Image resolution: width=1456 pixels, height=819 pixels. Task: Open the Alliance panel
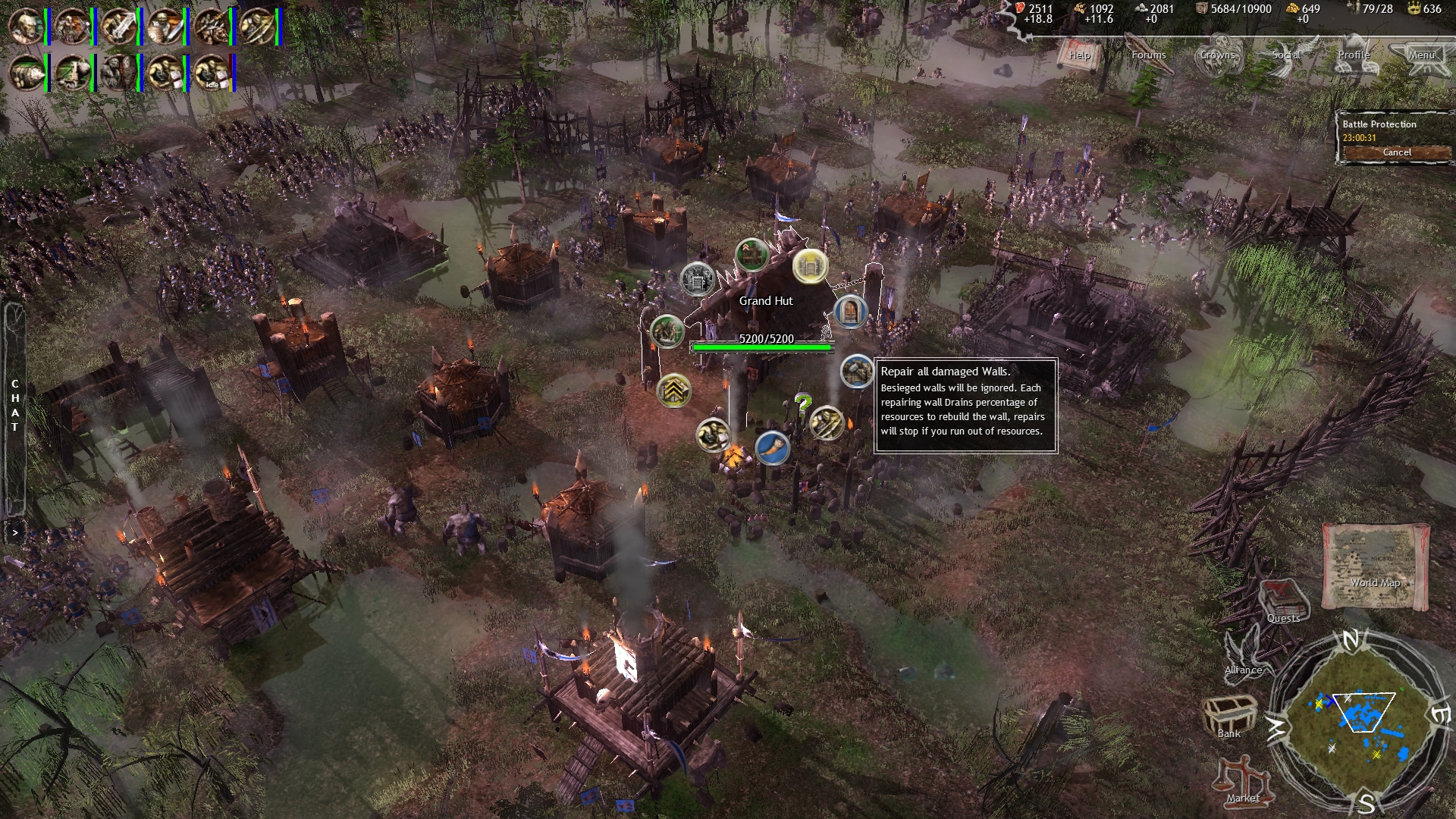(x=1244, y=654)
